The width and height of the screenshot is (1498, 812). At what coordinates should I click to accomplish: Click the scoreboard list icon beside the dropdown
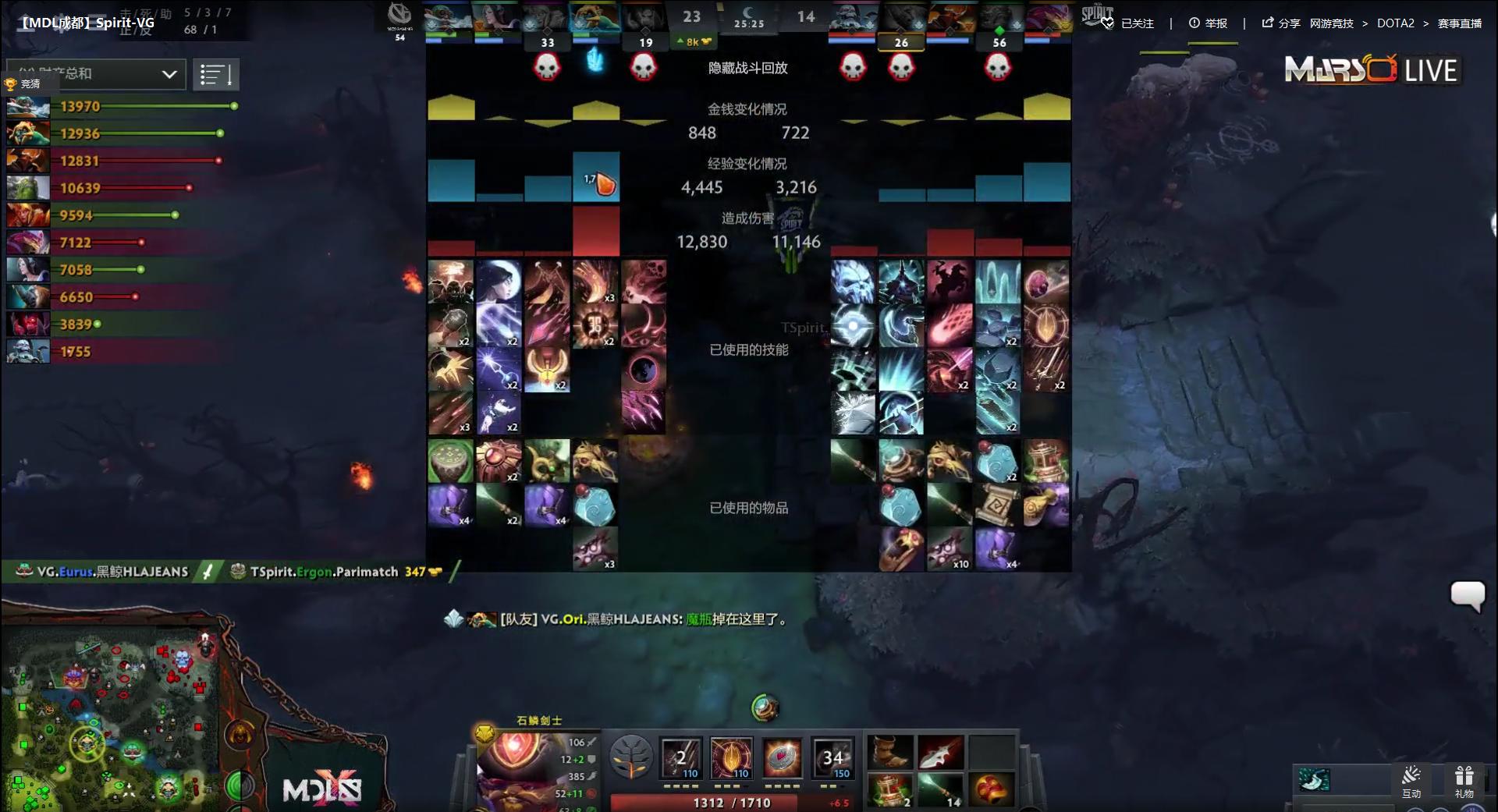pos(217,74)
